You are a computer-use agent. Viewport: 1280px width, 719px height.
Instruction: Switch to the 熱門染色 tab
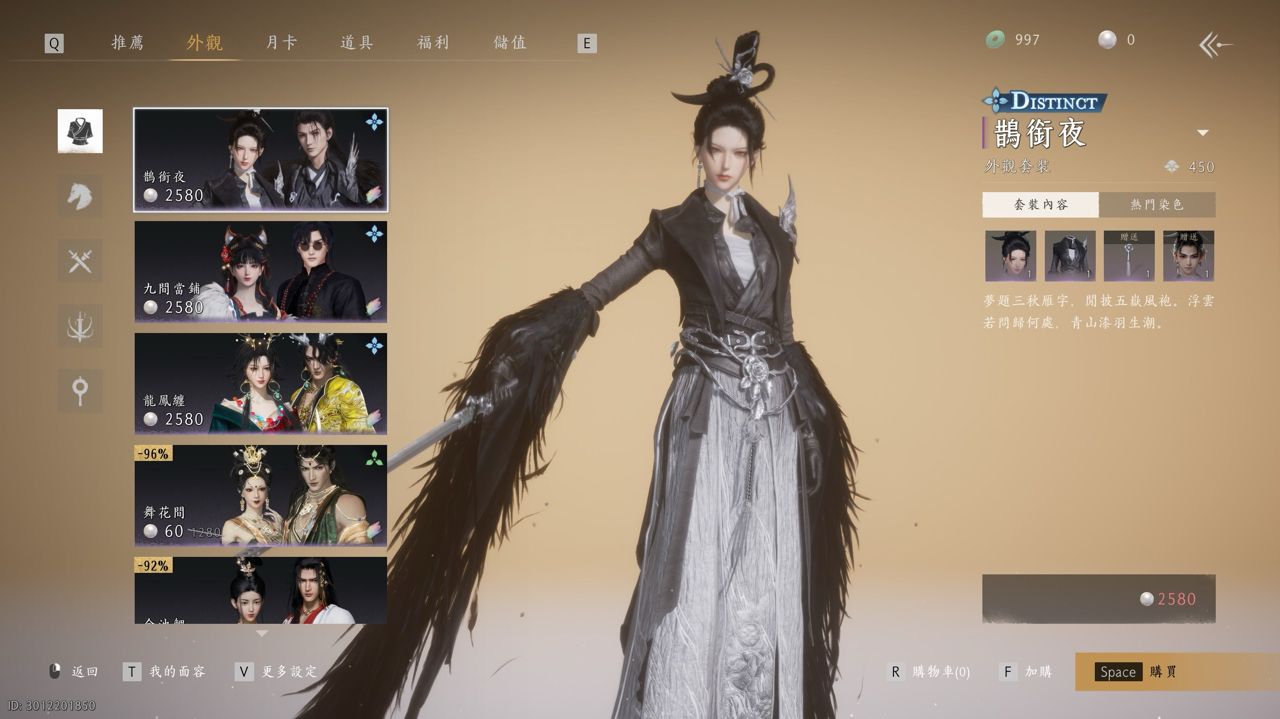point(1157,204)
